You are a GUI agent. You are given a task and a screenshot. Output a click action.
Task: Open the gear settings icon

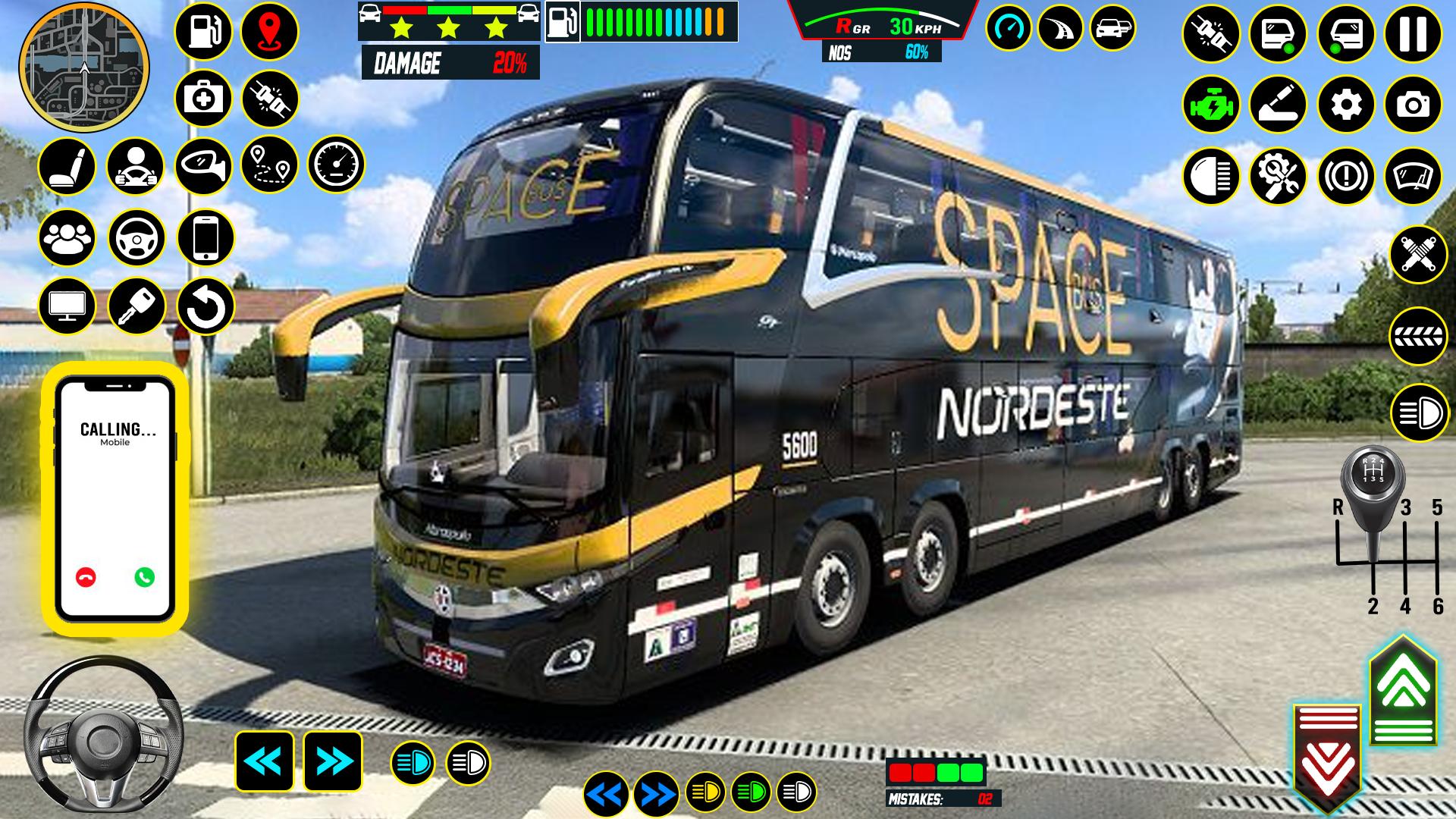(1346, 105)
